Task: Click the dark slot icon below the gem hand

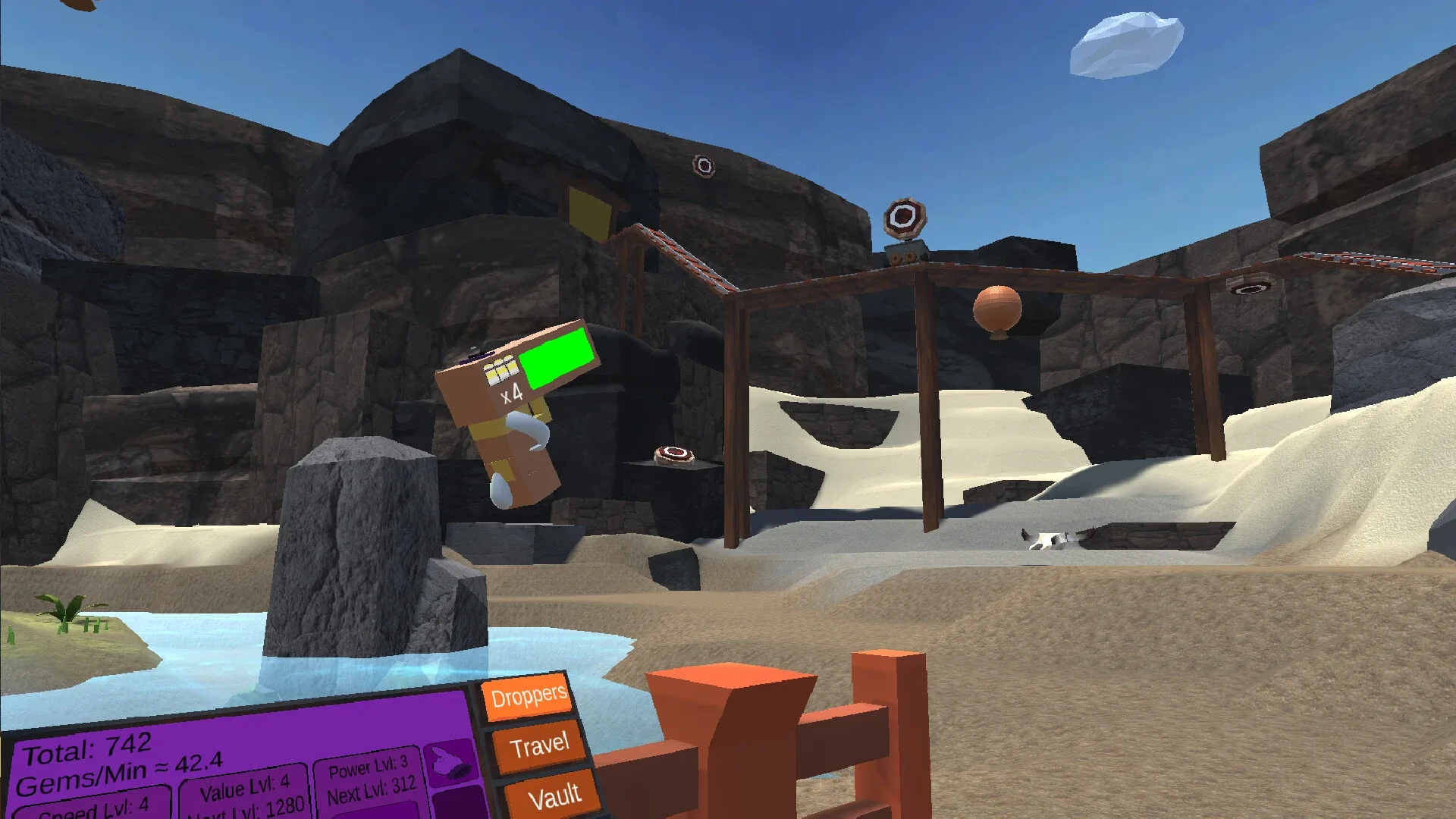Action: click(456, 802)
